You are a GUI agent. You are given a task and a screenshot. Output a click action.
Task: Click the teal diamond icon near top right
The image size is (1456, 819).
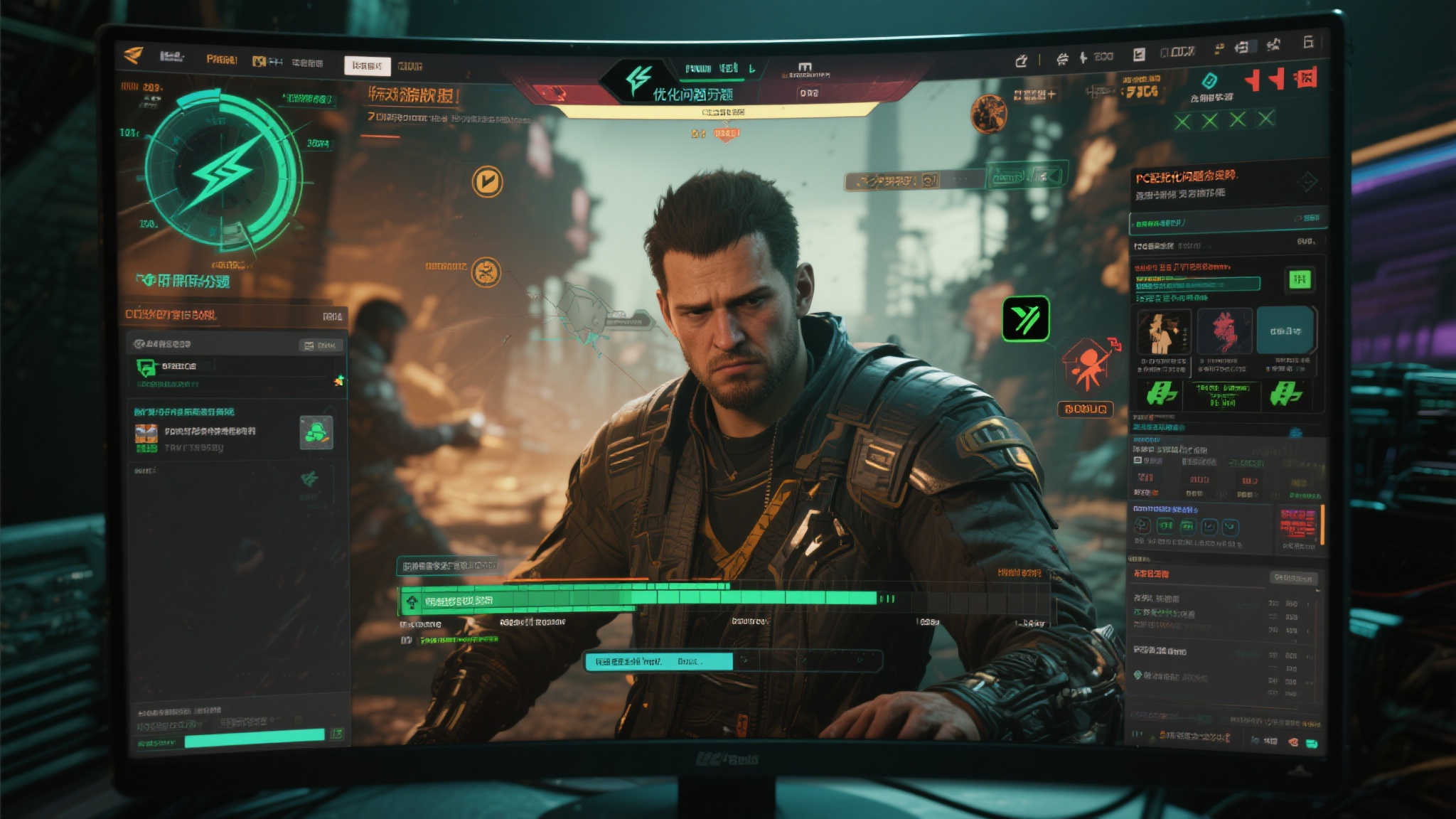1209,80
